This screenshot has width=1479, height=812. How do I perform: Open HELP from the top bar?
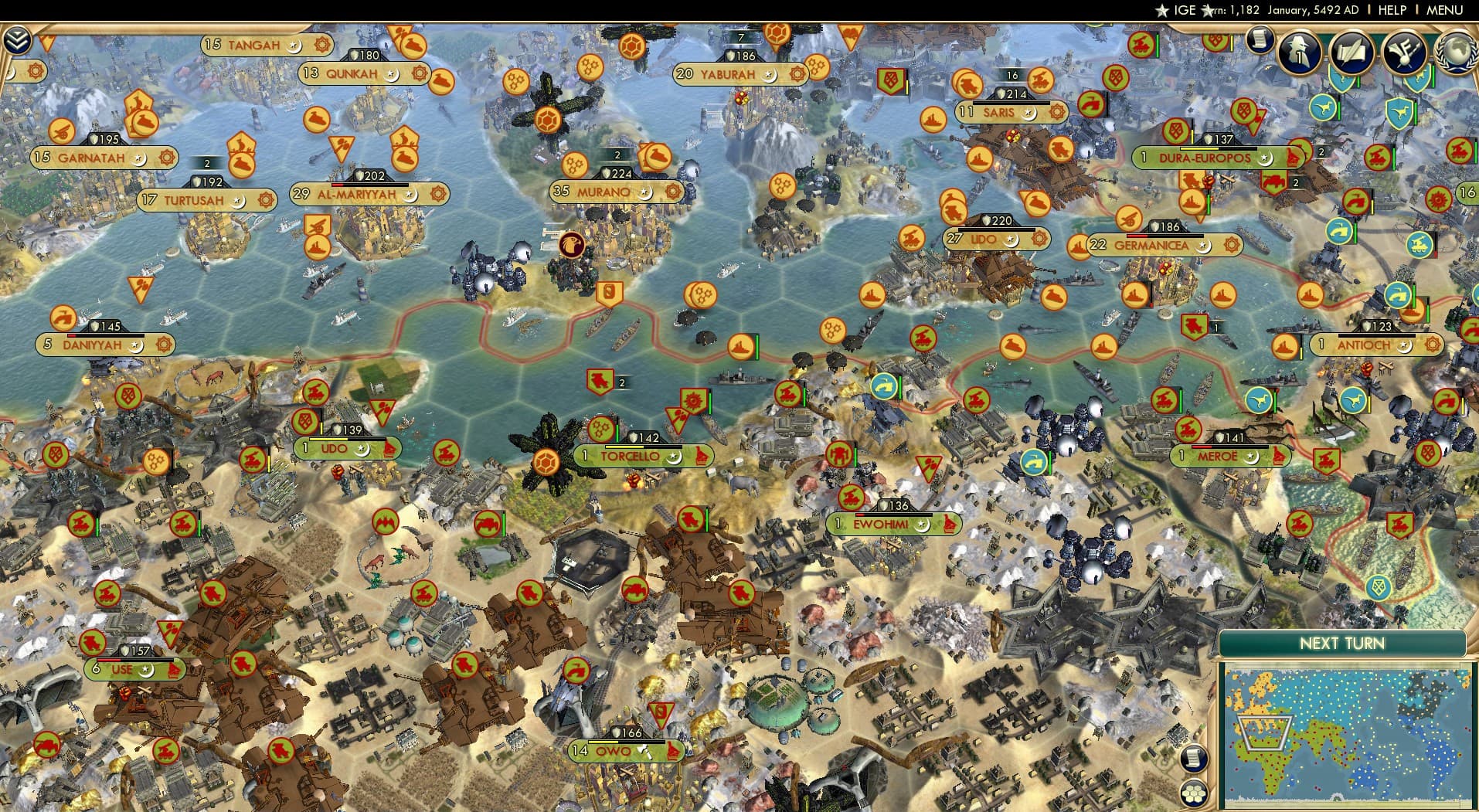(1391, 10)
